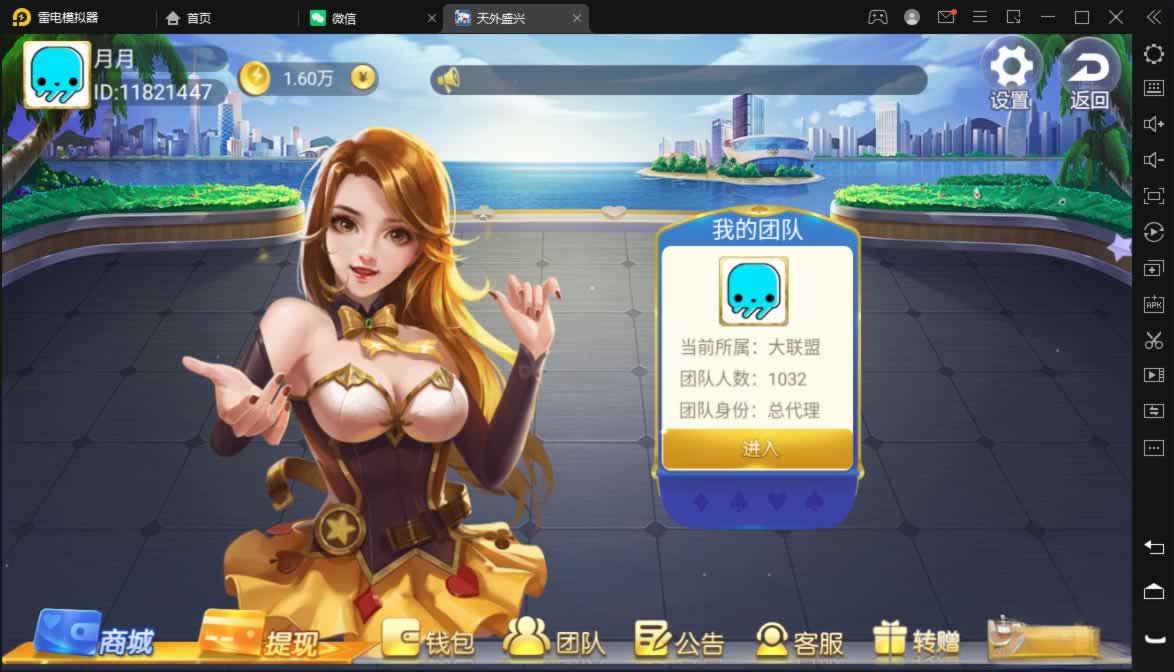
Task: Open the 转赠 gift transfer
Action: click(917, 640)
